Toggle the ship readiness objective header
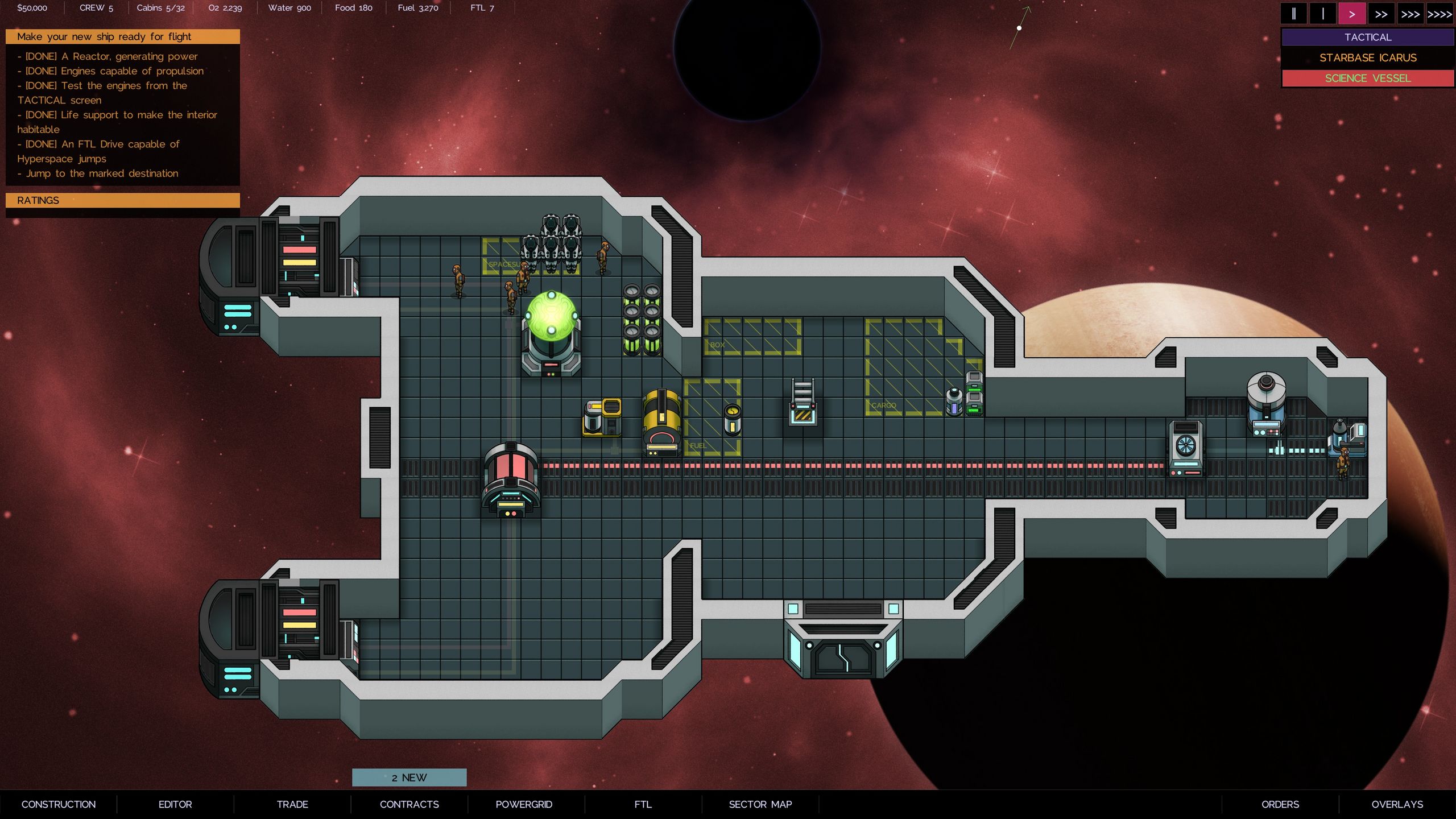 click(122, 37)
